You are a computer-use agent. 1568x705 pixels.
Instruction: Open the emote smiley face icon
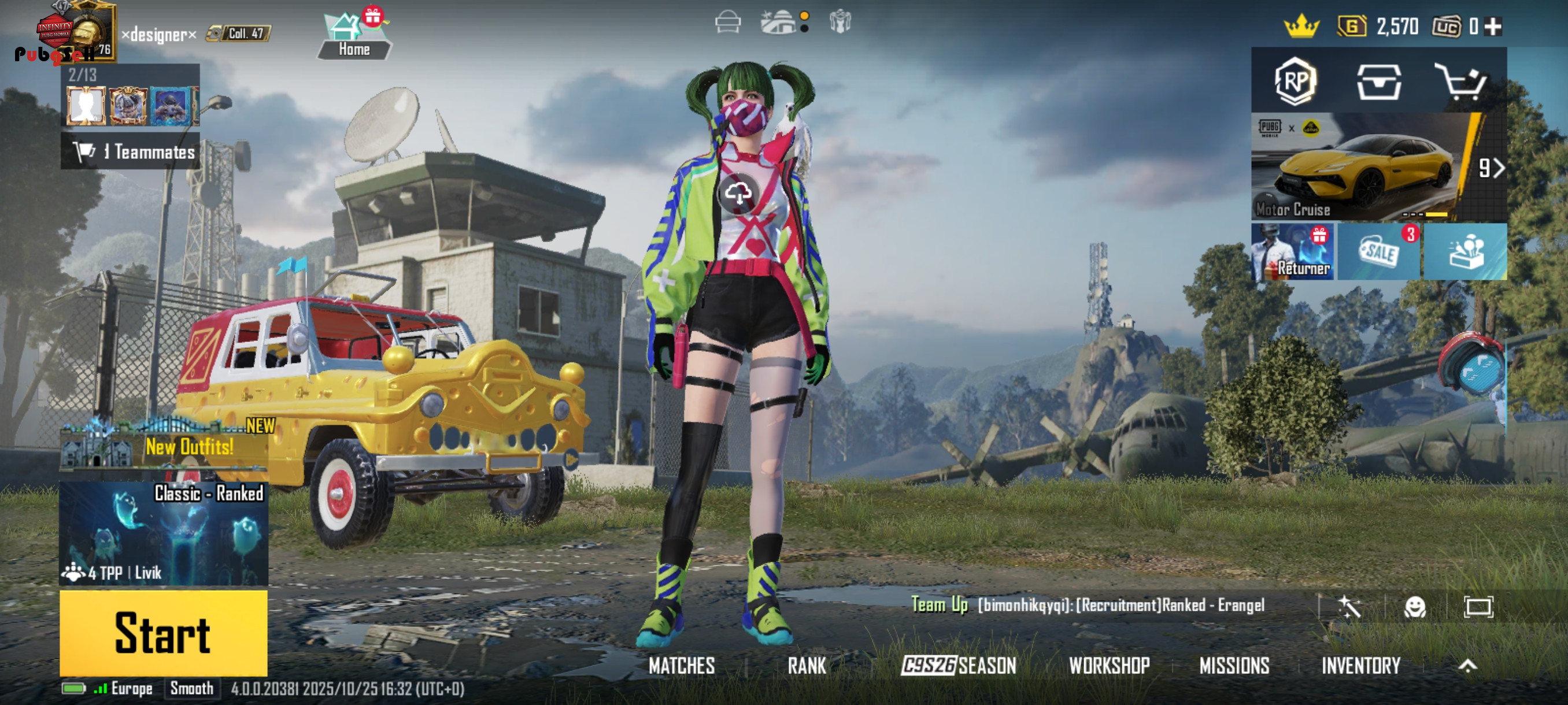(1415, 606)
